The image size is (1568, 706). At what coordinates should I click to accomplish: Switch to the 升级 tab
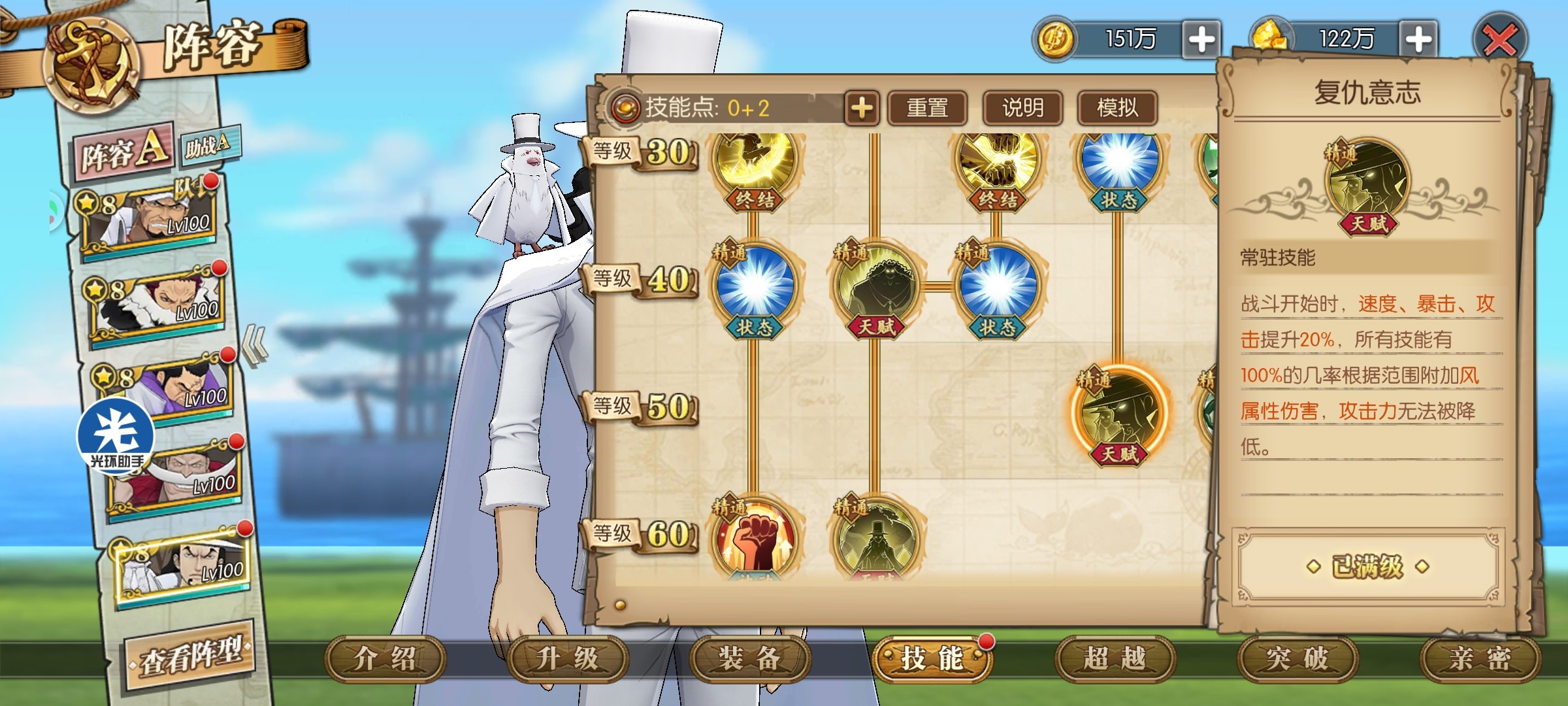point(567,659)
